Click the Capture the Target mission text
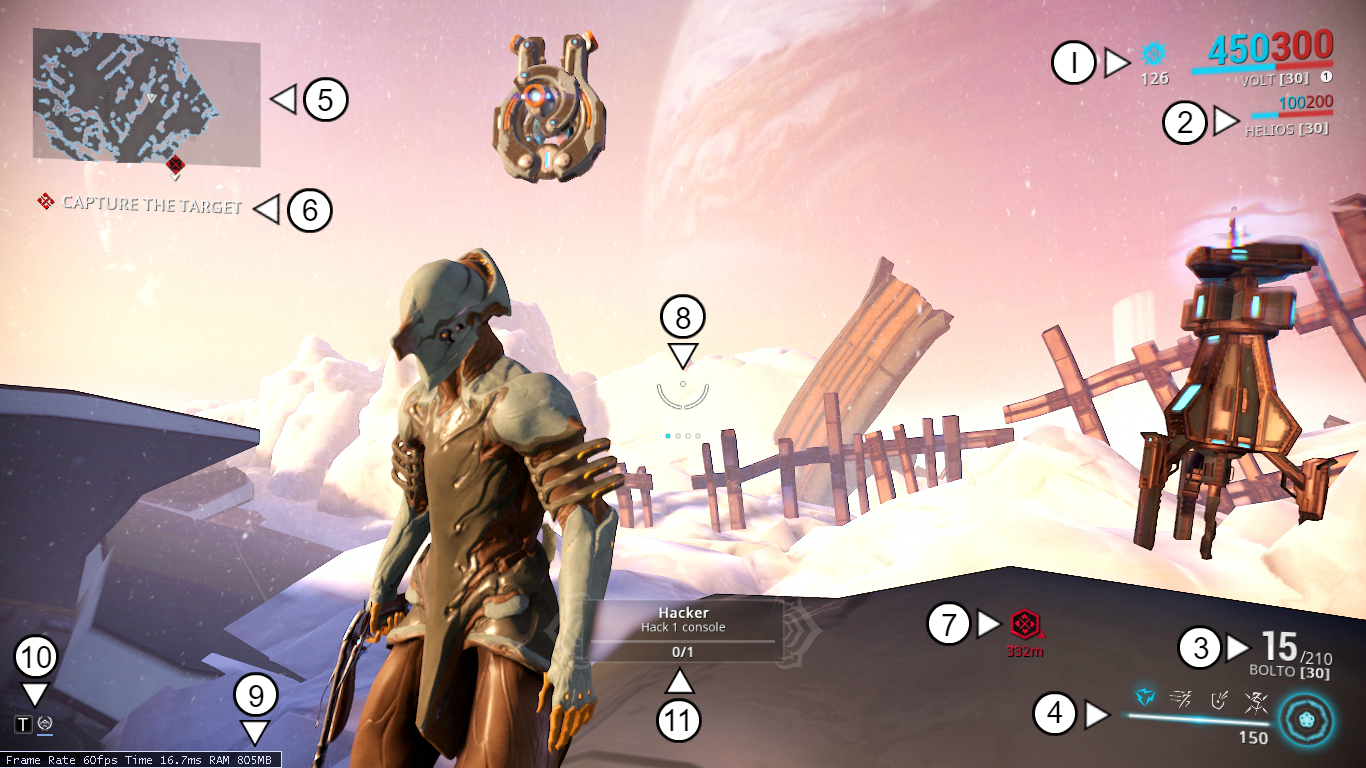1366x768 pixels. 152,204
